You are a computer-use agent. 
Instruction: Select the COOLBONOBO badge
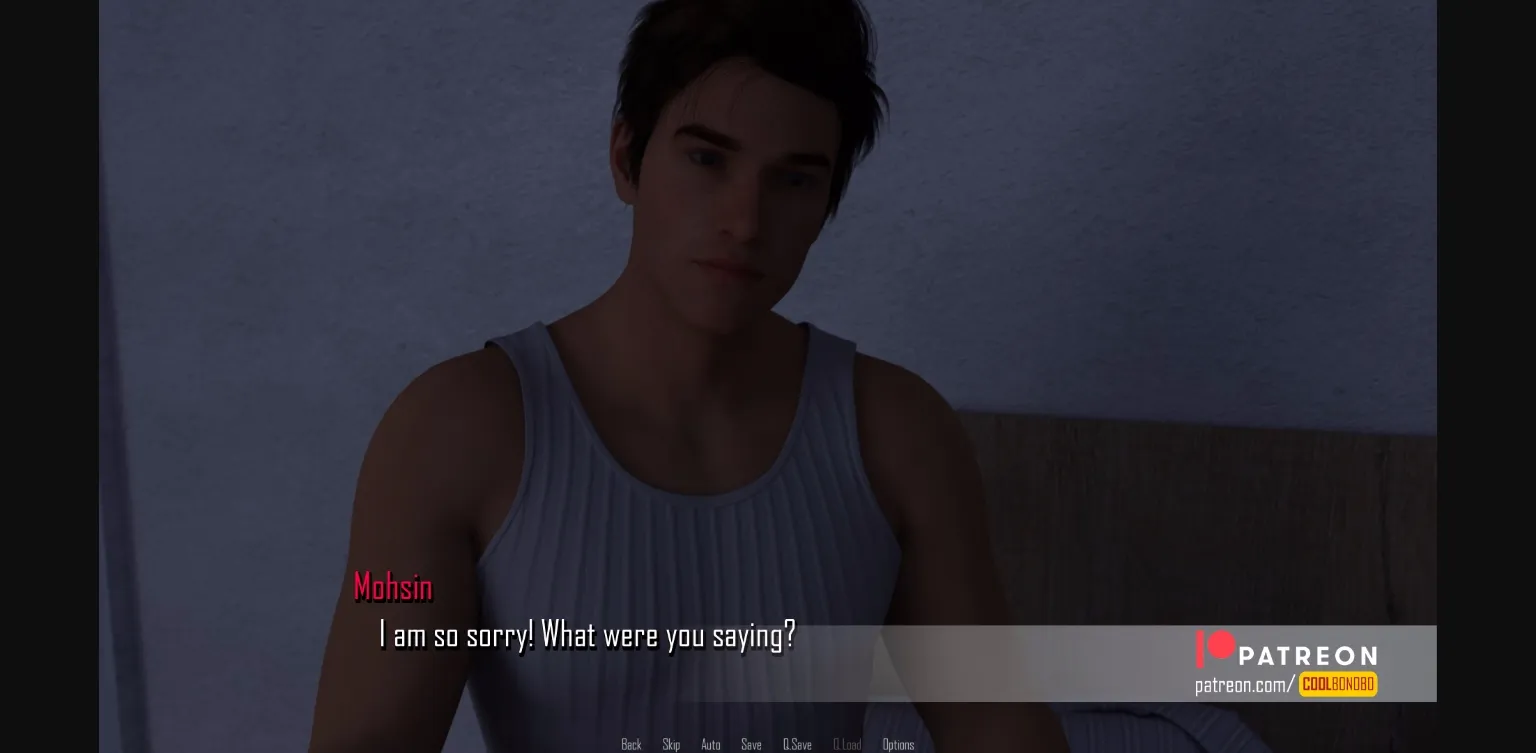pyautogui.click(x=1337, y=685)
